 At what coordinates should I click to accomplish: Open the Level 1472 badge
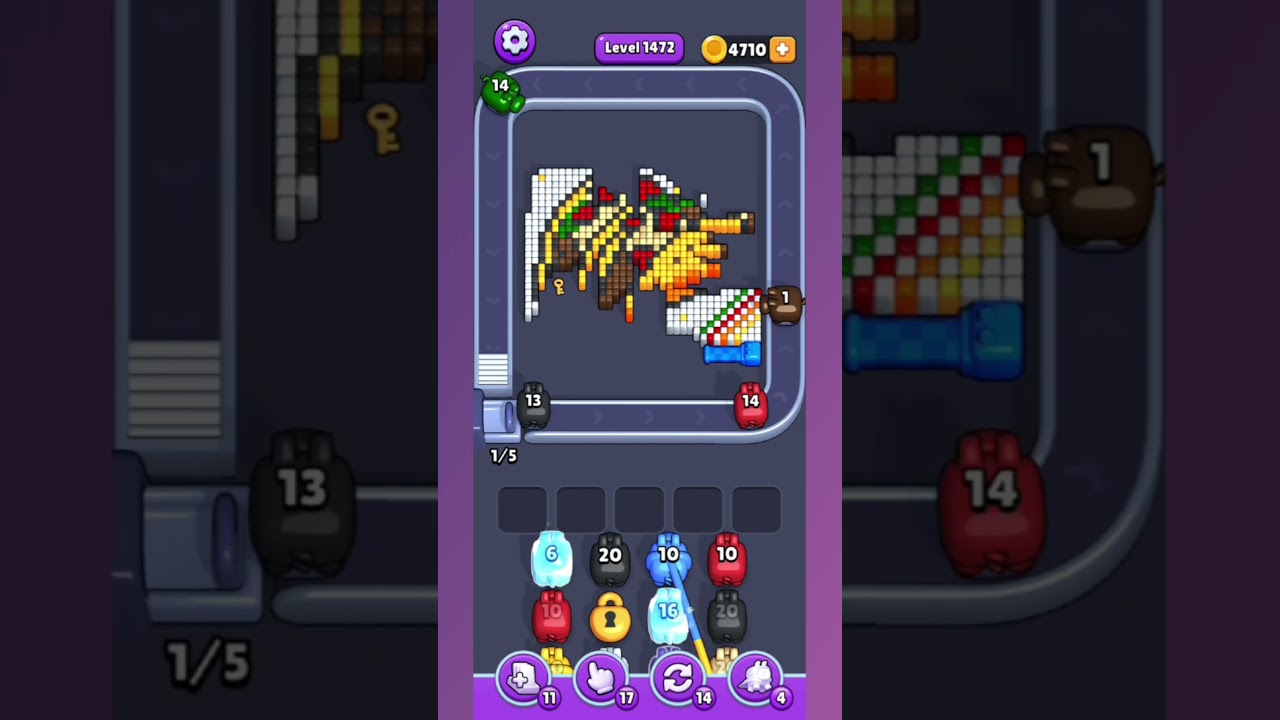[x=638, y=47]
